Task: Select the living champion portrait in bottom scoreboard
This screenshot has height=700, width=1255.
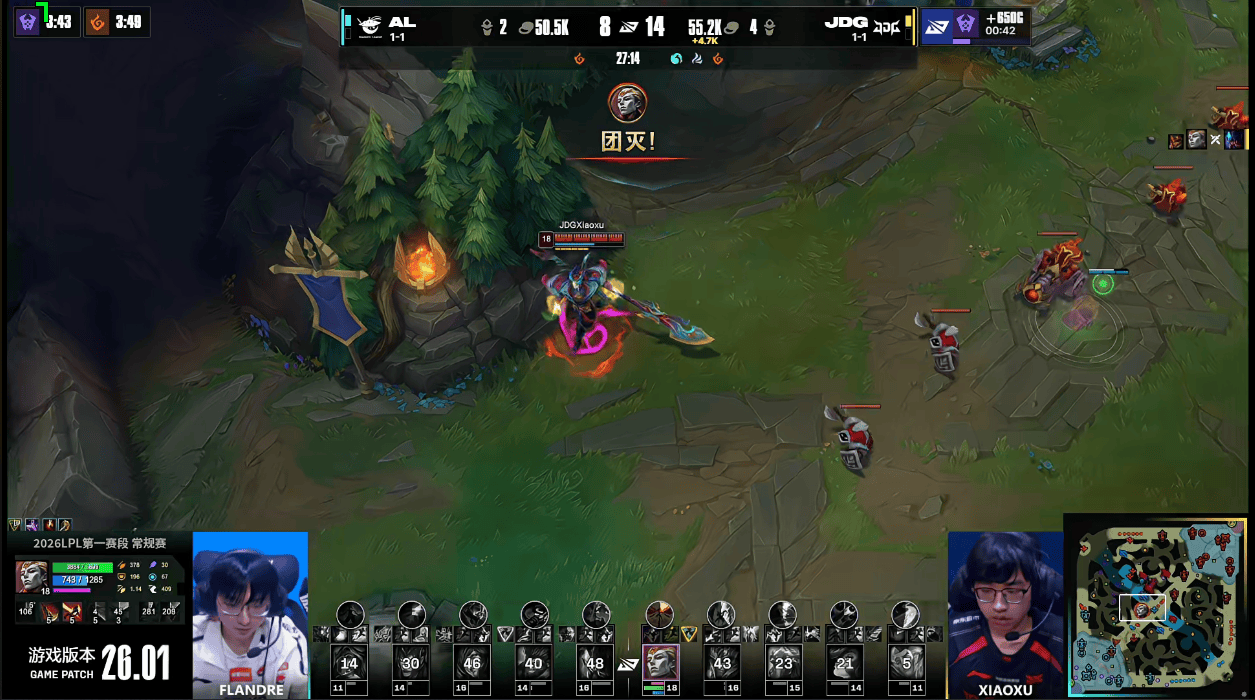Action: point(660,662)
